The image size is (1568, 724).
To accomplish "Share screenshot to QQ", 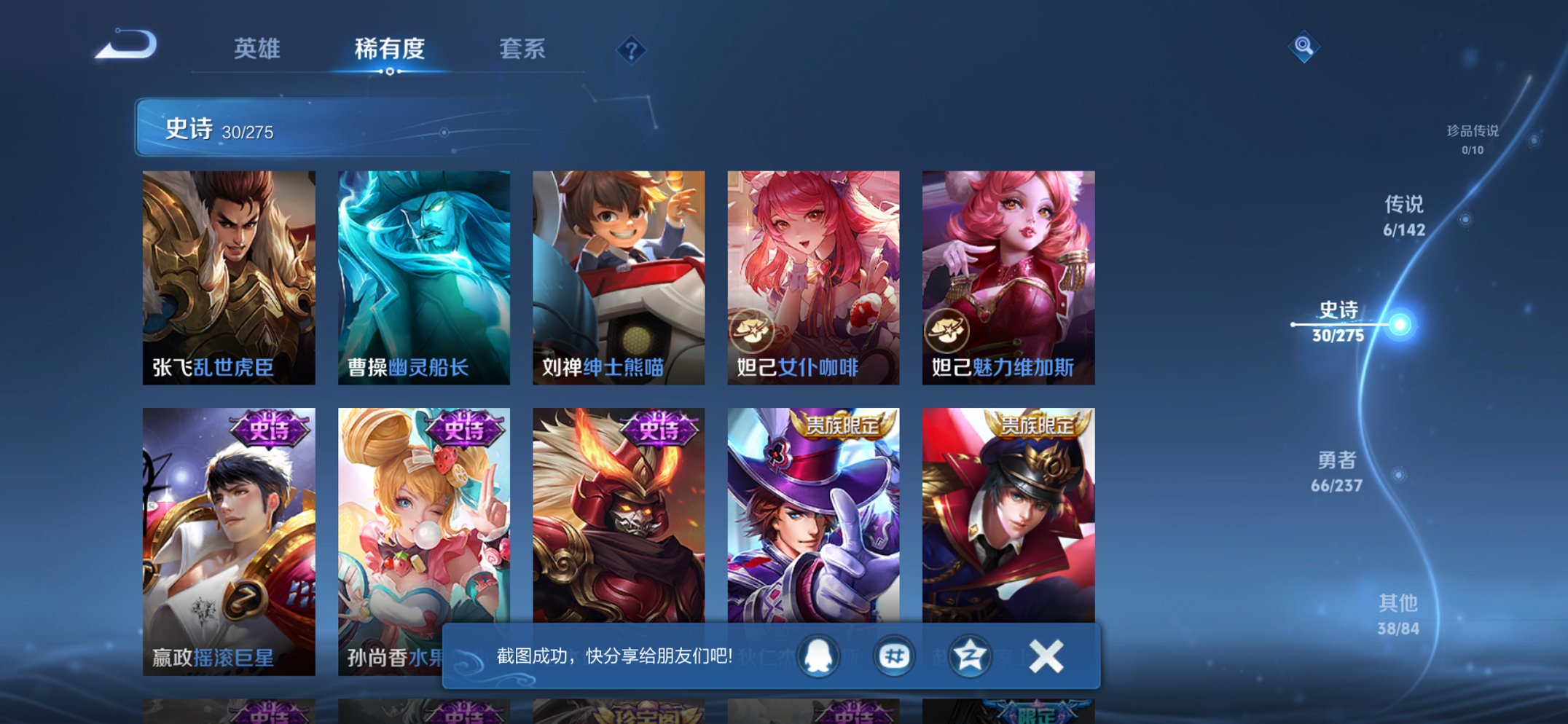I will point(819,656).
